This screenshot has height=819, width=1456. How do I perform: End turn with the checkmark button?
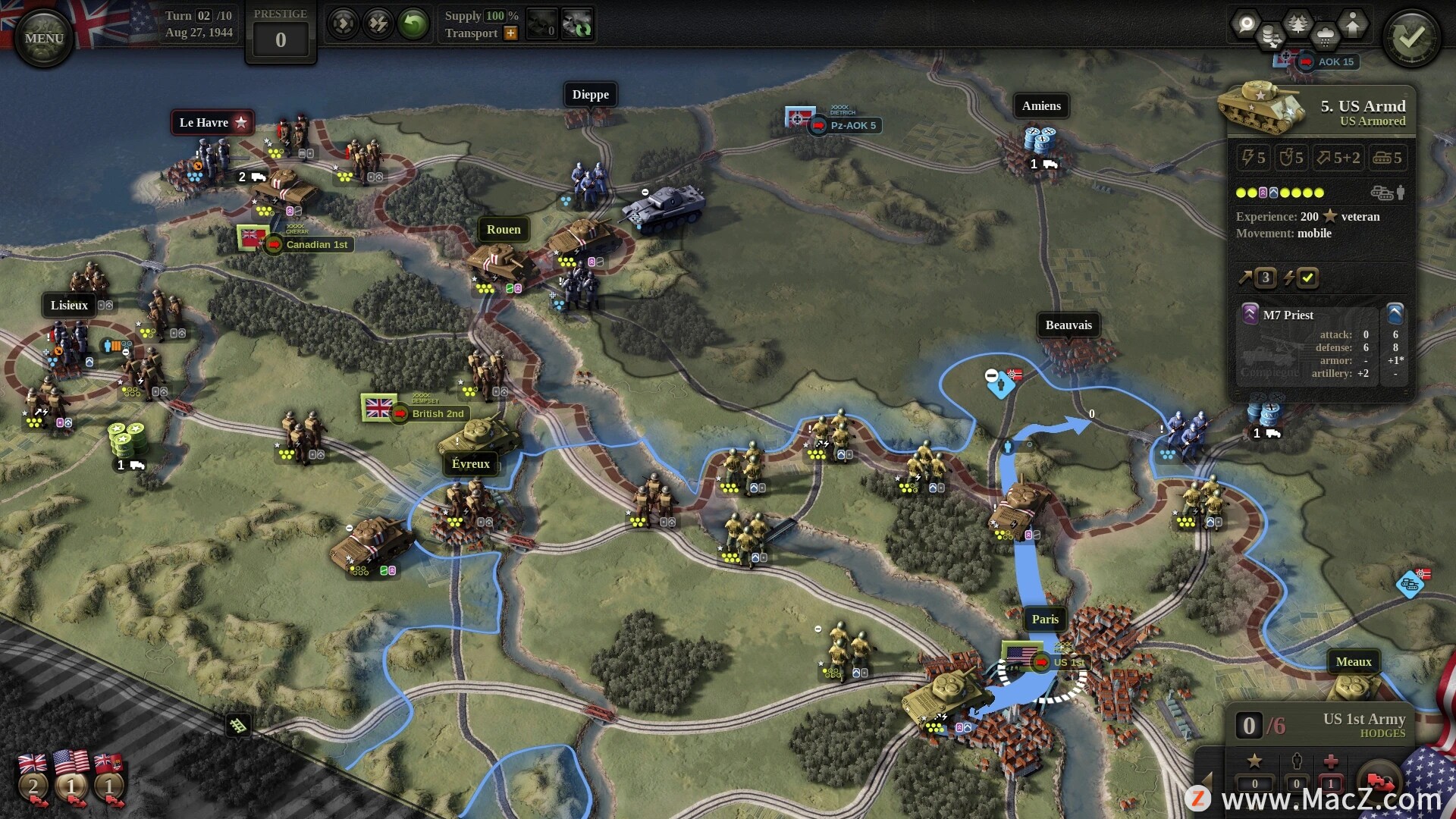click(x=1410, y=38)
